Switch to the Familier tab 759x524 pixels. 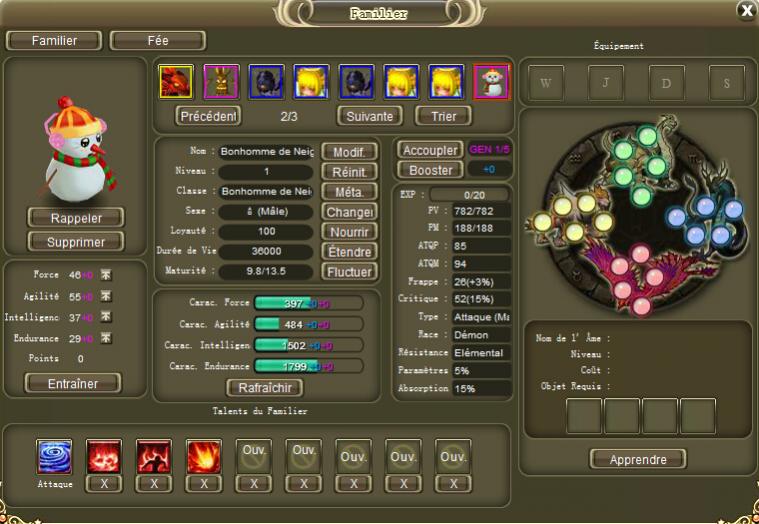click(x=54, y=41)
